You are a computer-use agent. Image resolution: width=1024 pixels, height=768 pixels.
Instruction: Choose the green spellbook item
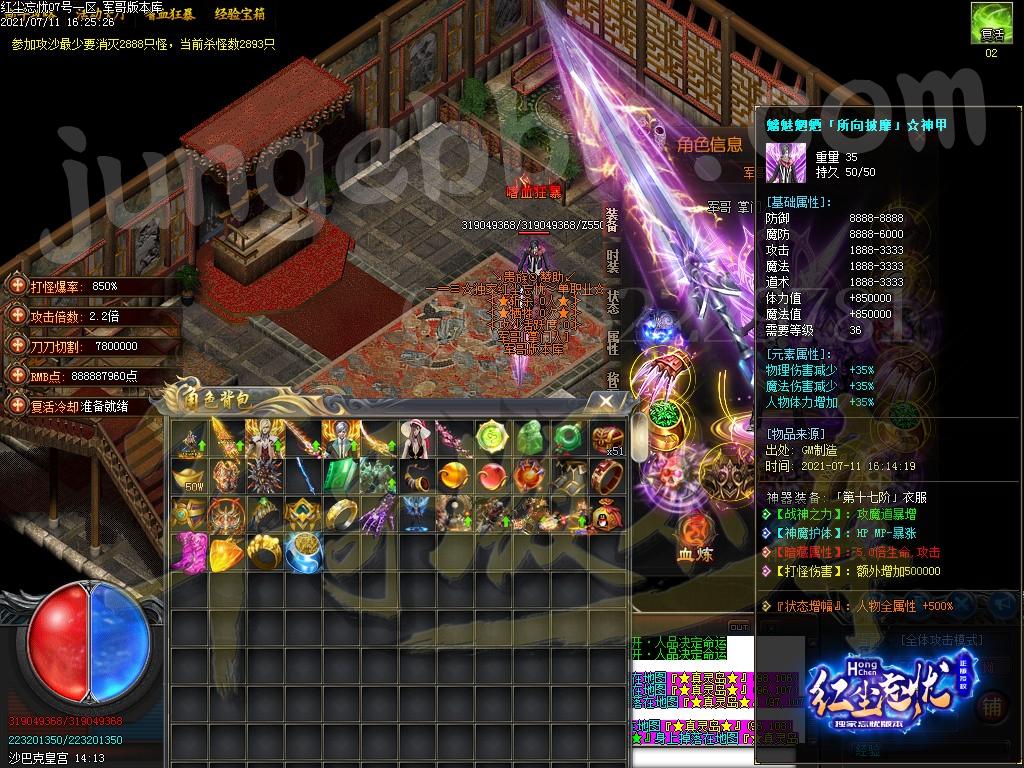point(340,476)
